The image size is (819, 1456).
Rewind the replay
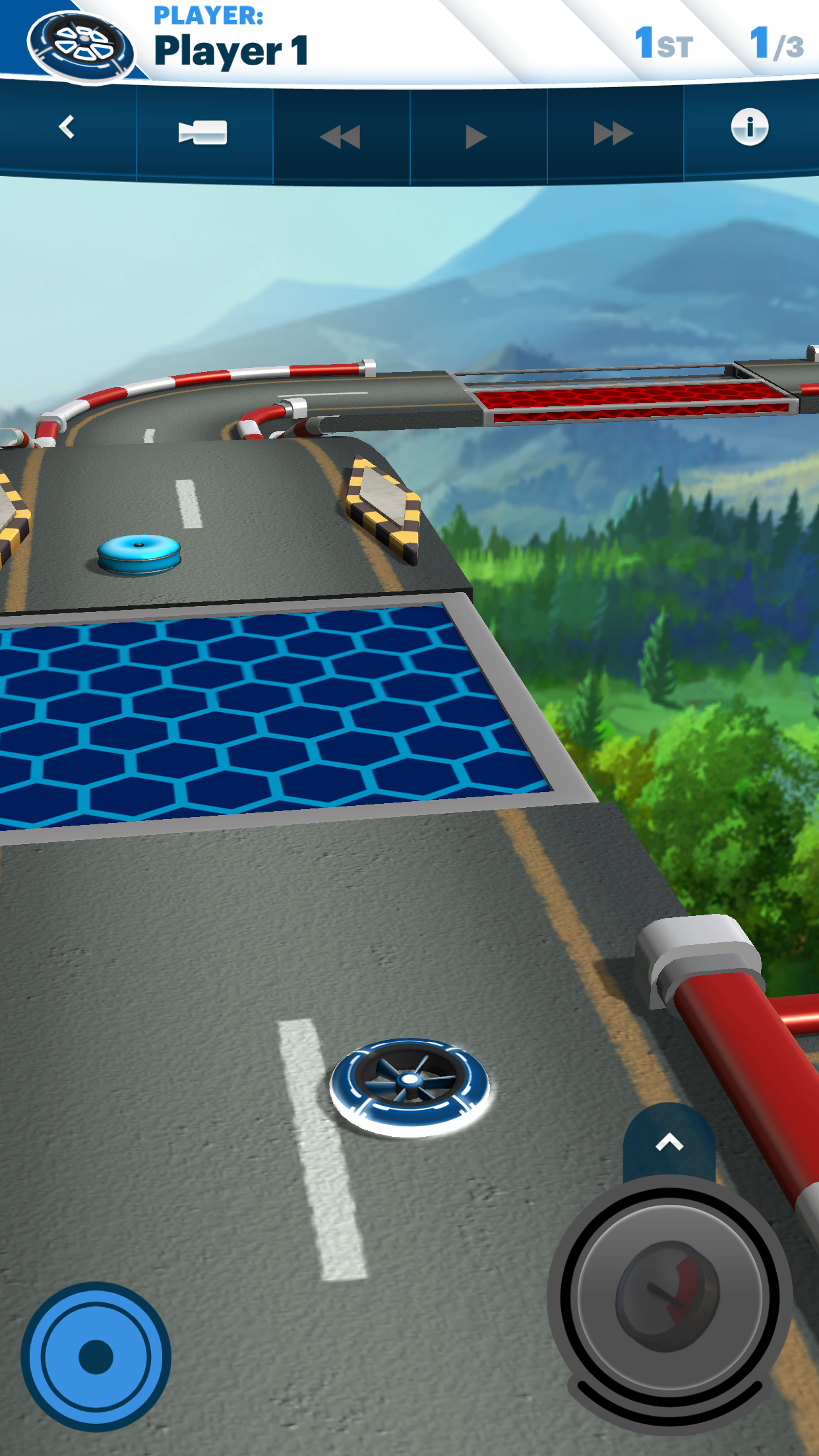coord(340,136)
